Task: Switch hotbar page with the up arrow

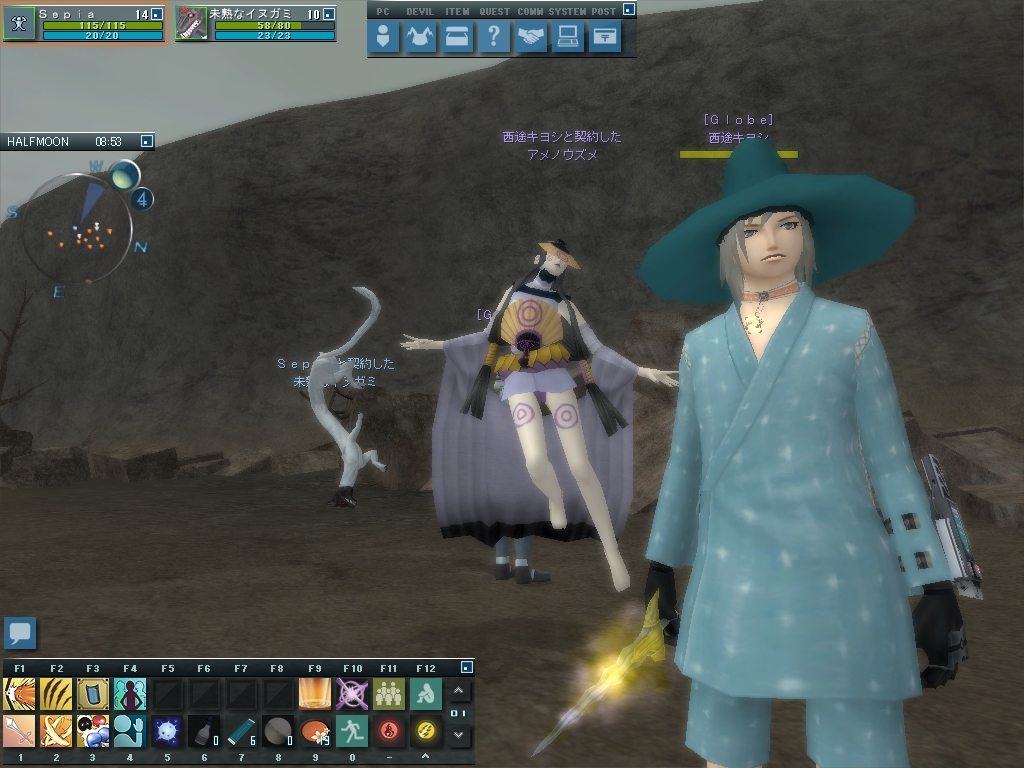Action: coord(459,691)
